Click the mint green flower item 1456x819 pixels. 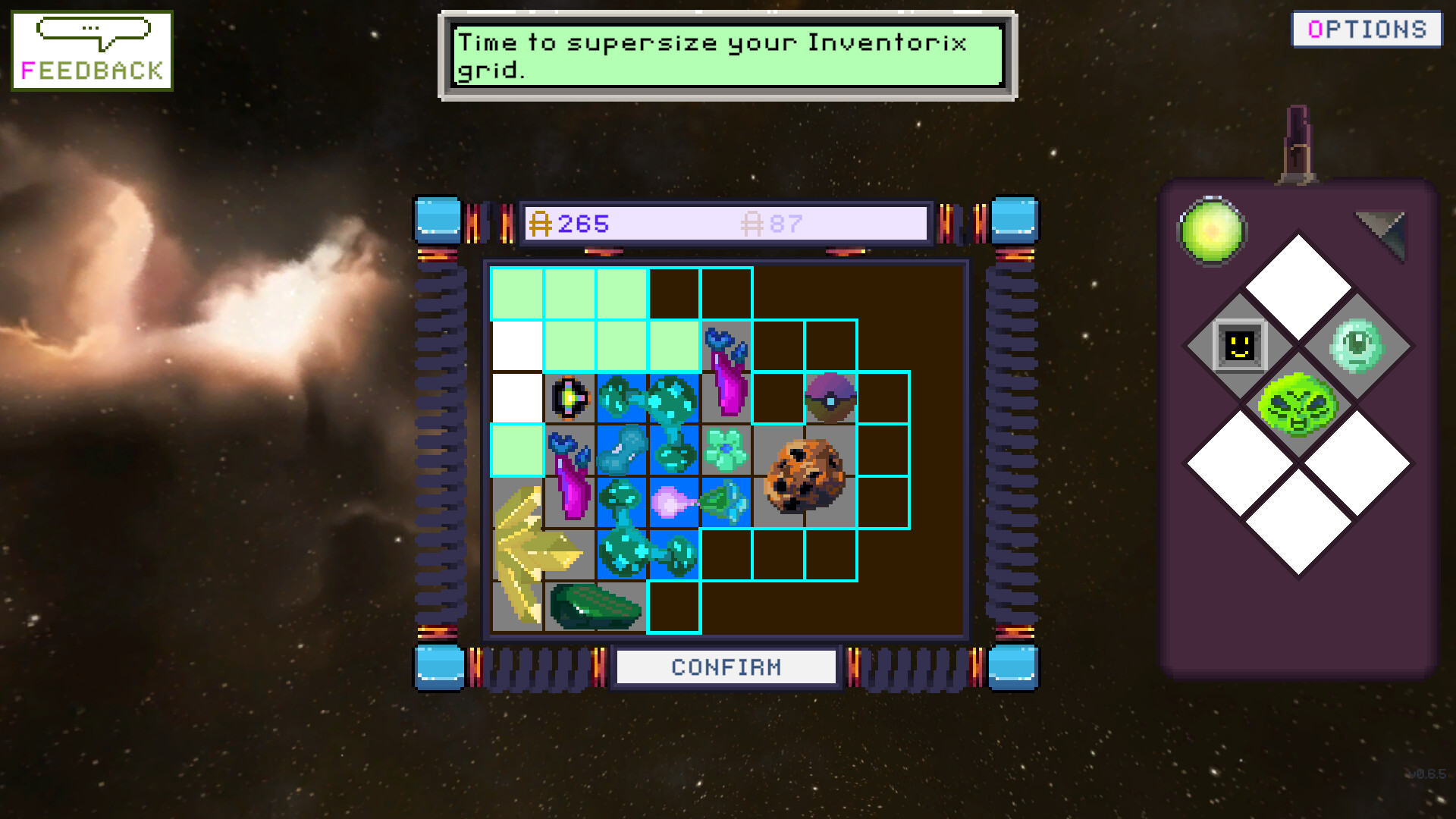pos(726,450)
